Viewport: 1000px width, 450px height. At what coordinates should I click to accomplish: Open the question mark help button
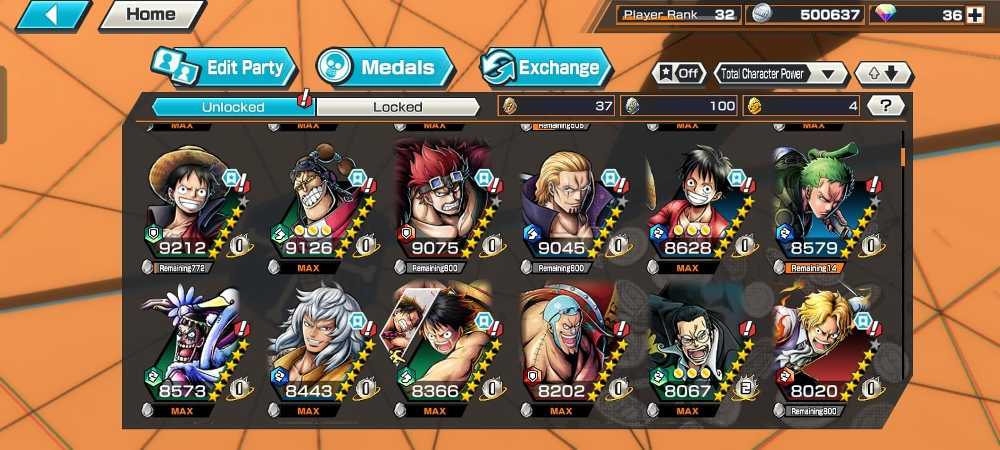pos(885,105)
